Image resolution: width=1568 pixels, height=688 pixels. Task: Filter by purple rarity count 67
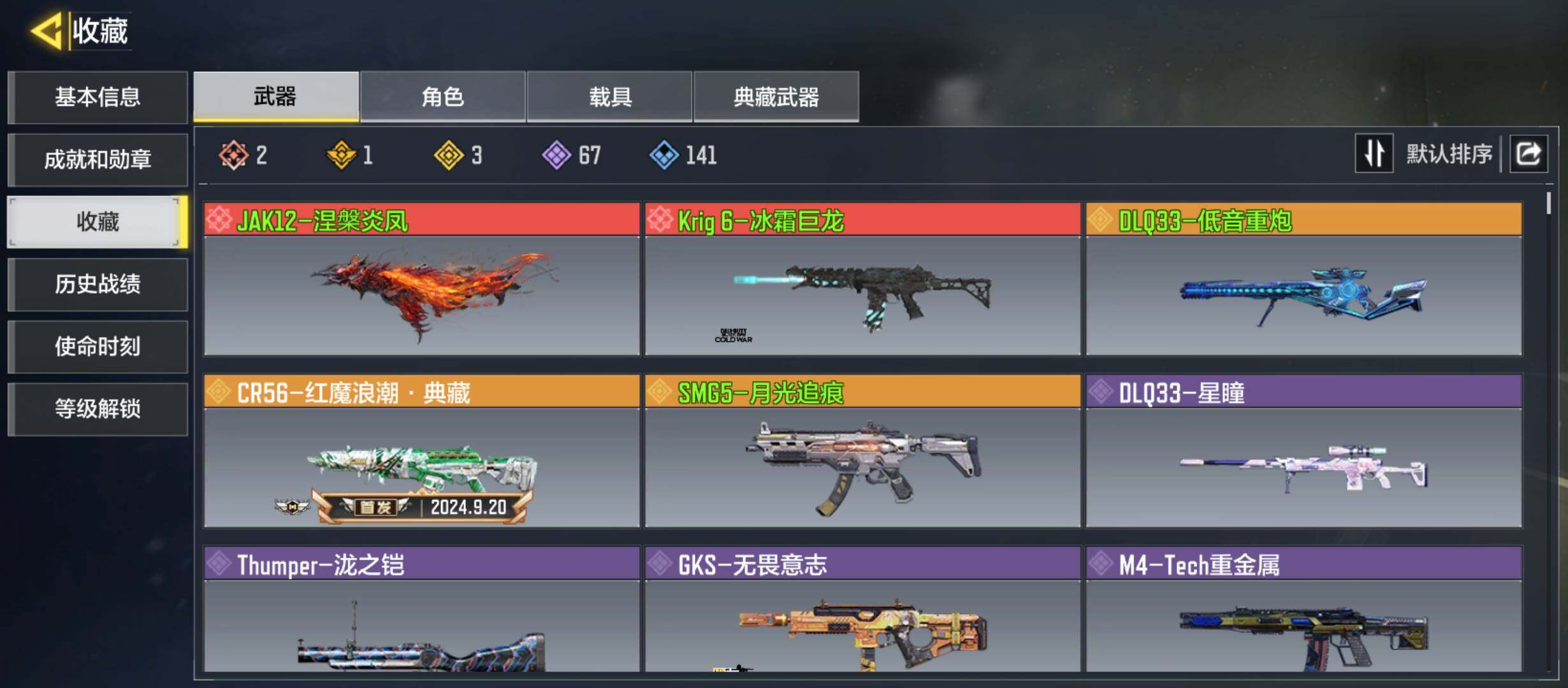[572, 155]
